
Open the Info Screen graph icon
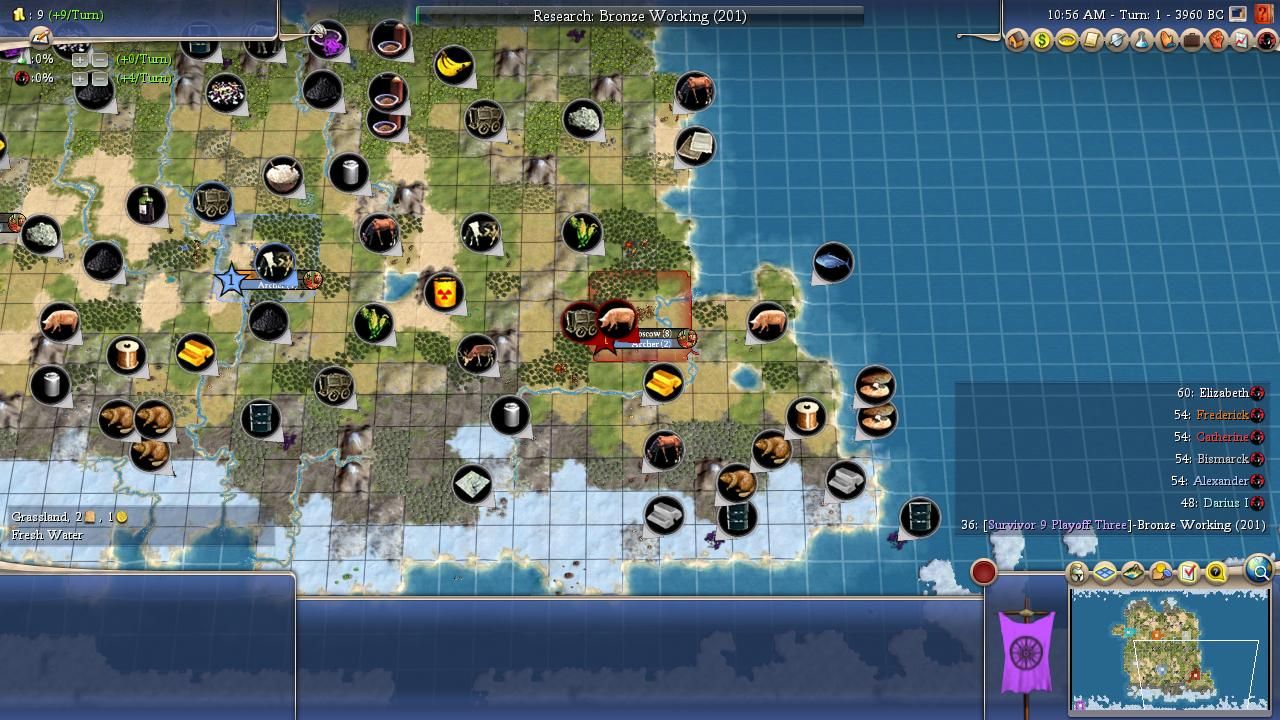point(1242,41)
